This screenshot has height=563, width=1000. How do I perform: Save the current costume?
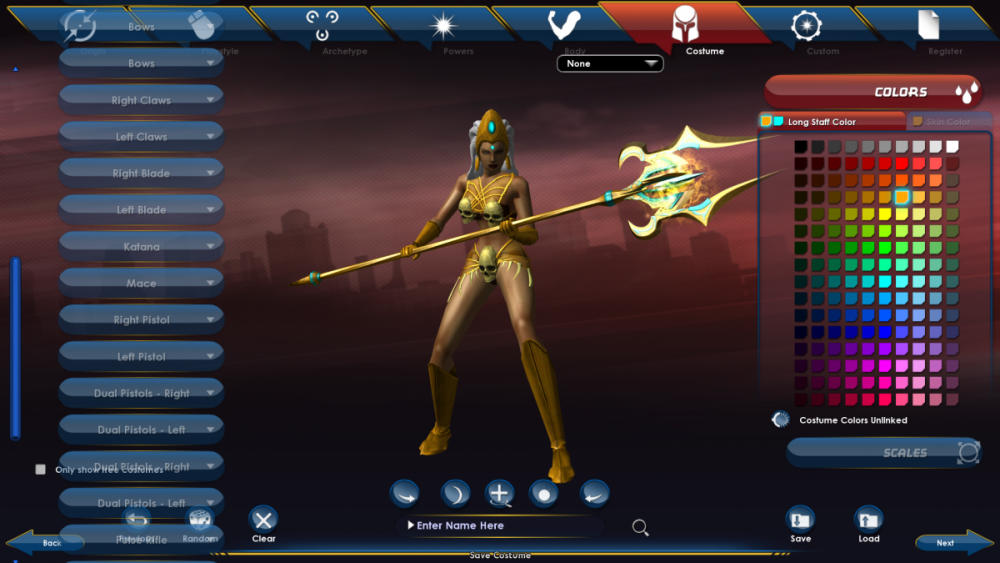tap(800, 523)
